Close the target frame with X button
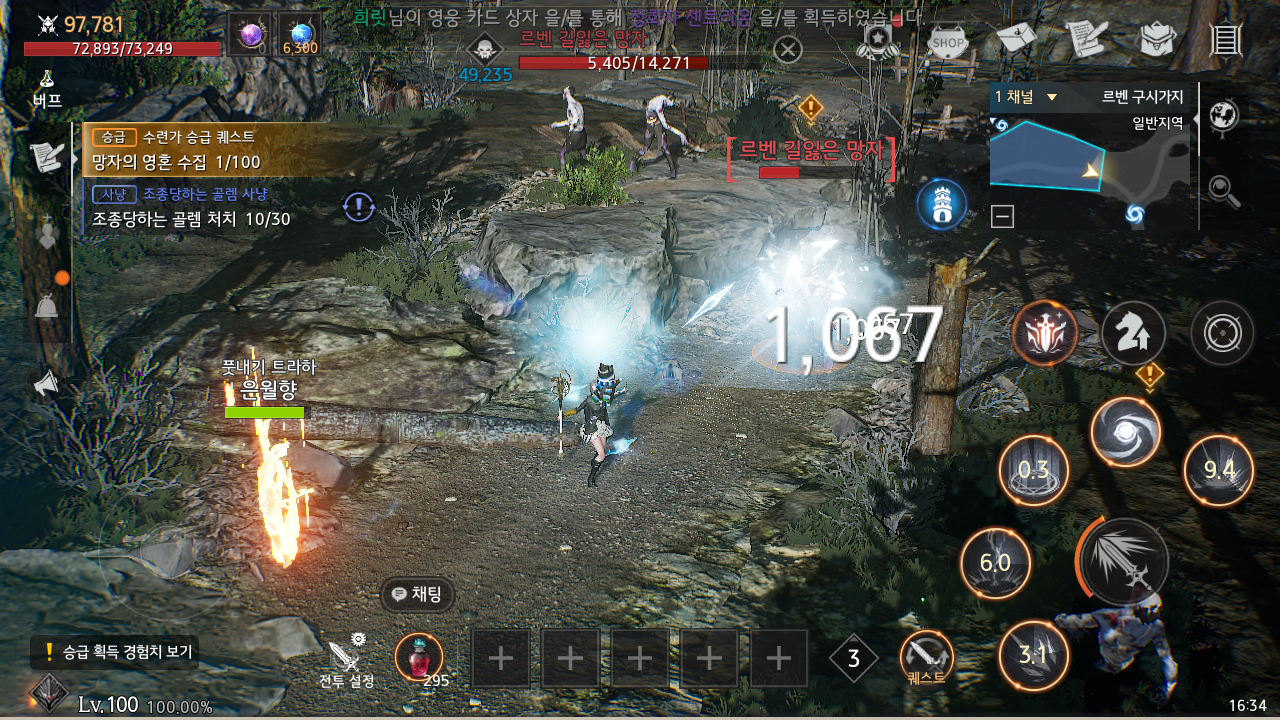Image resolution: width=1280 pixels, height=720 pixels. 788,49
